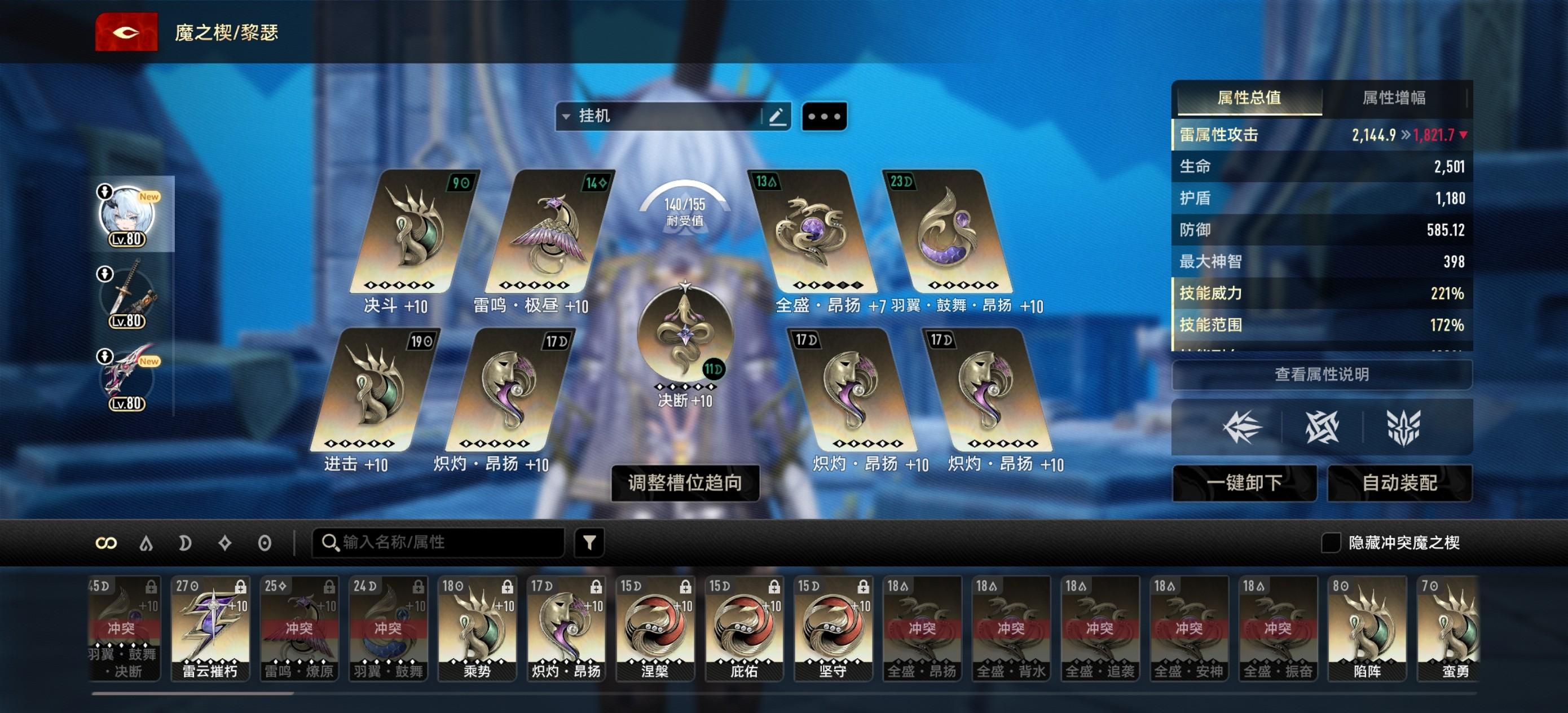Edit the preset name with pencil icon
The image size is (1568, 713).
777,116
